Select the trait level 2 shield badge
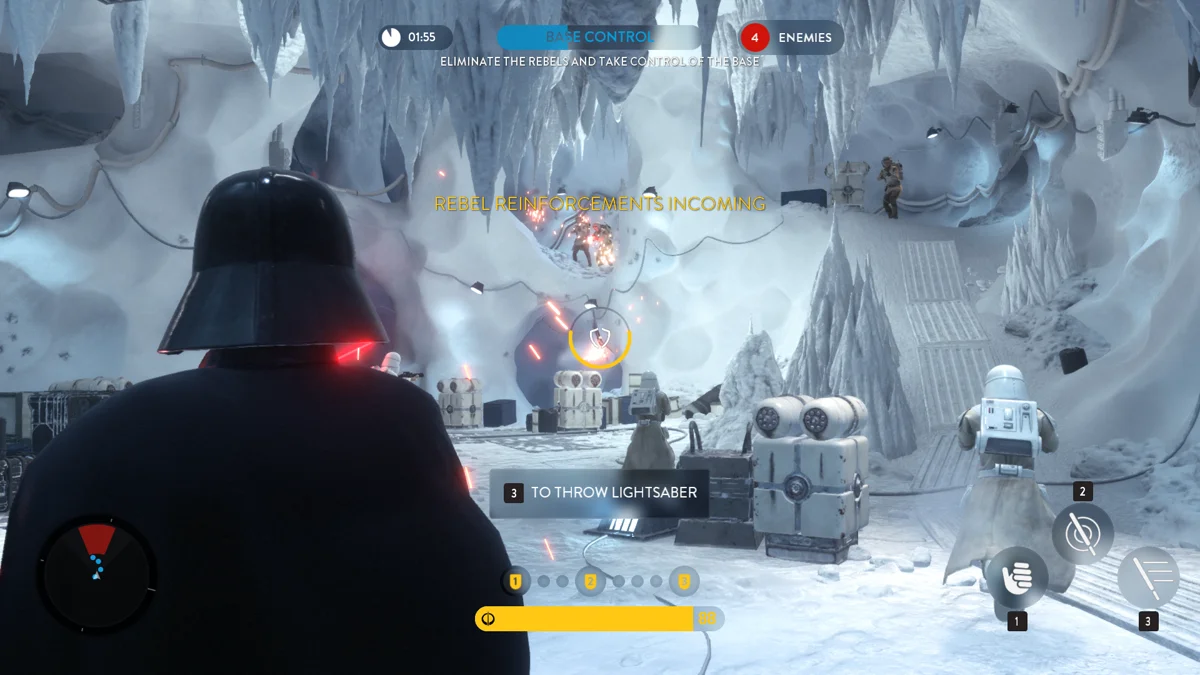The image size is (1200, 675). pos(590,581)
